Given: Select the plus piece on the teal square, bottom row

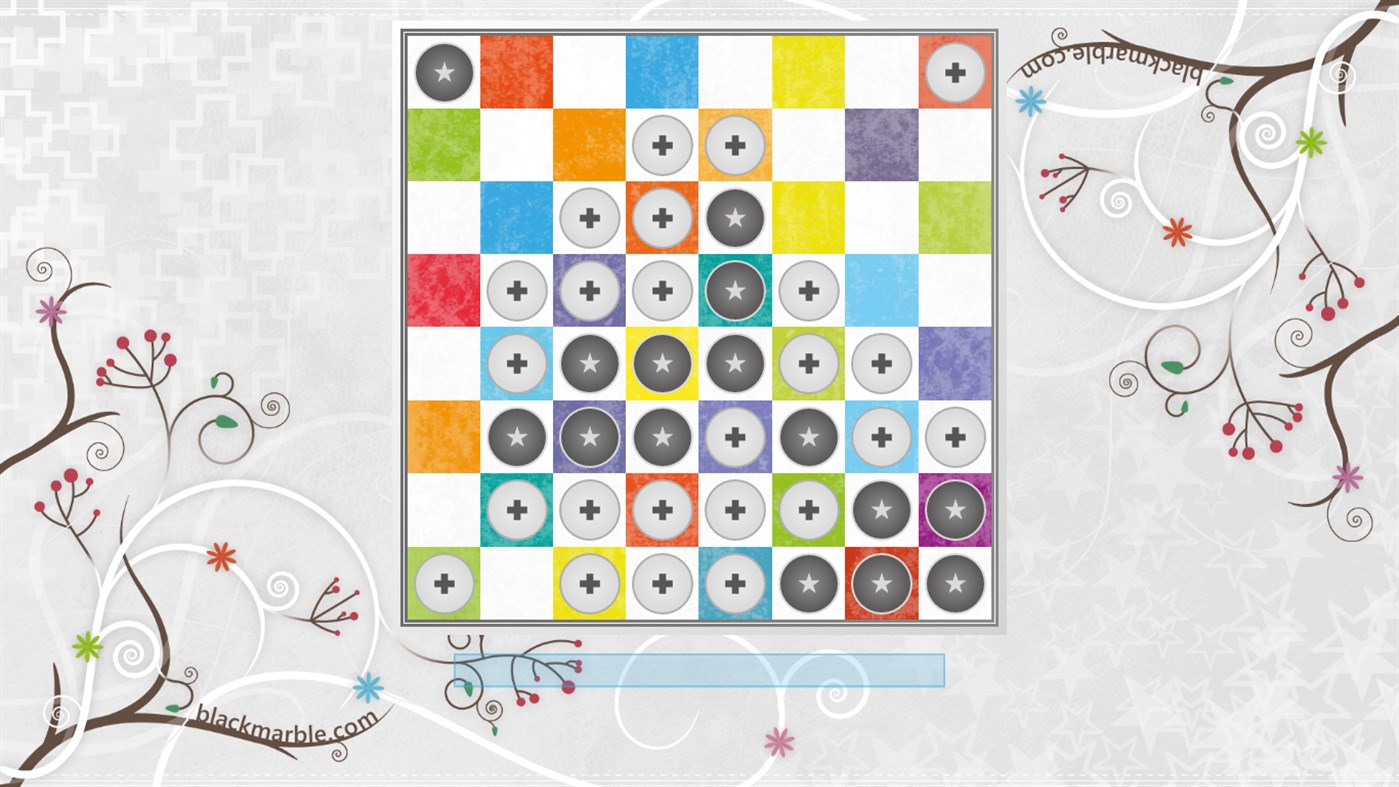Looking at the screenshot, I should tap(734, 583).
